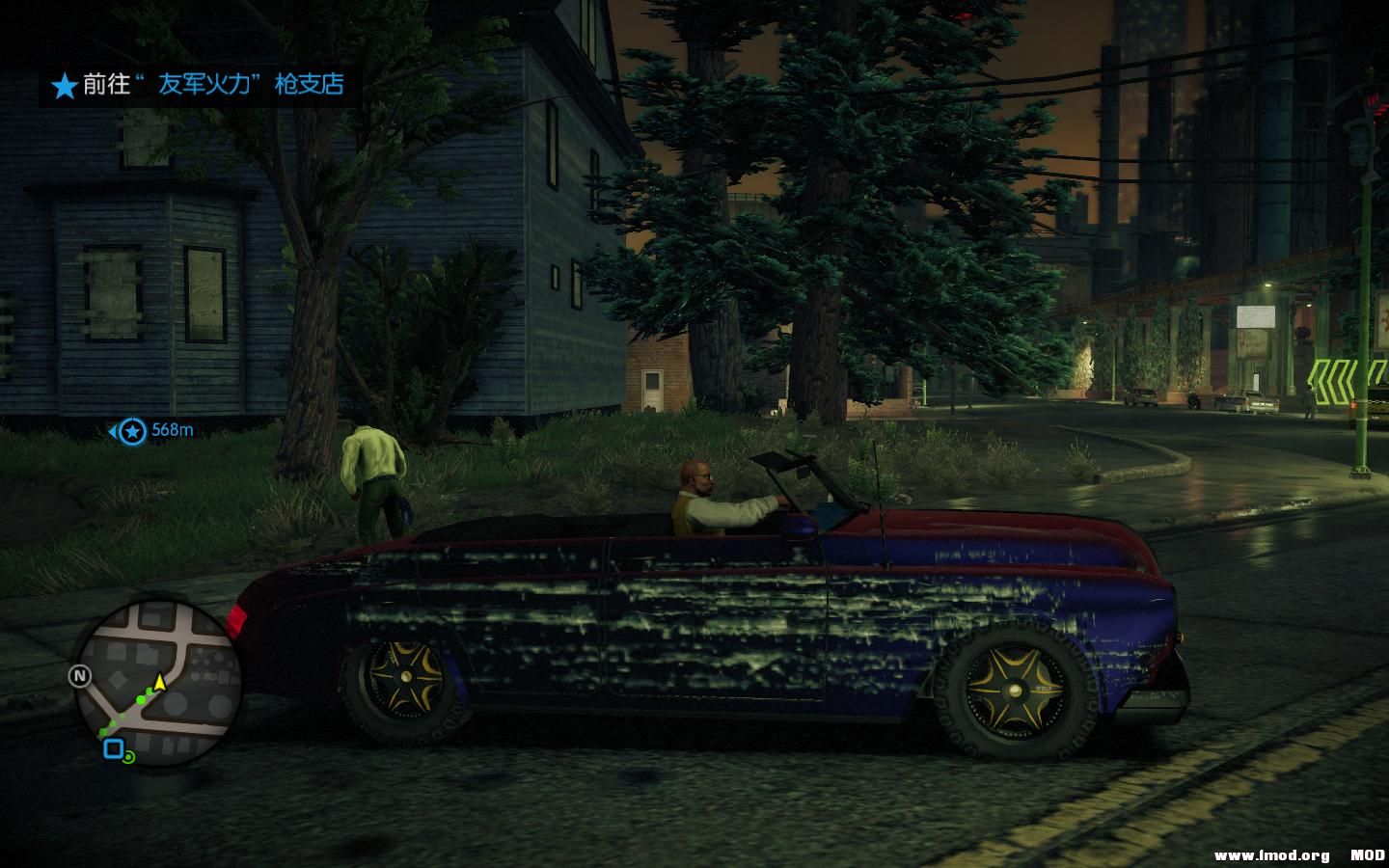Select the blue square store marker on minimap

[115, 746]
